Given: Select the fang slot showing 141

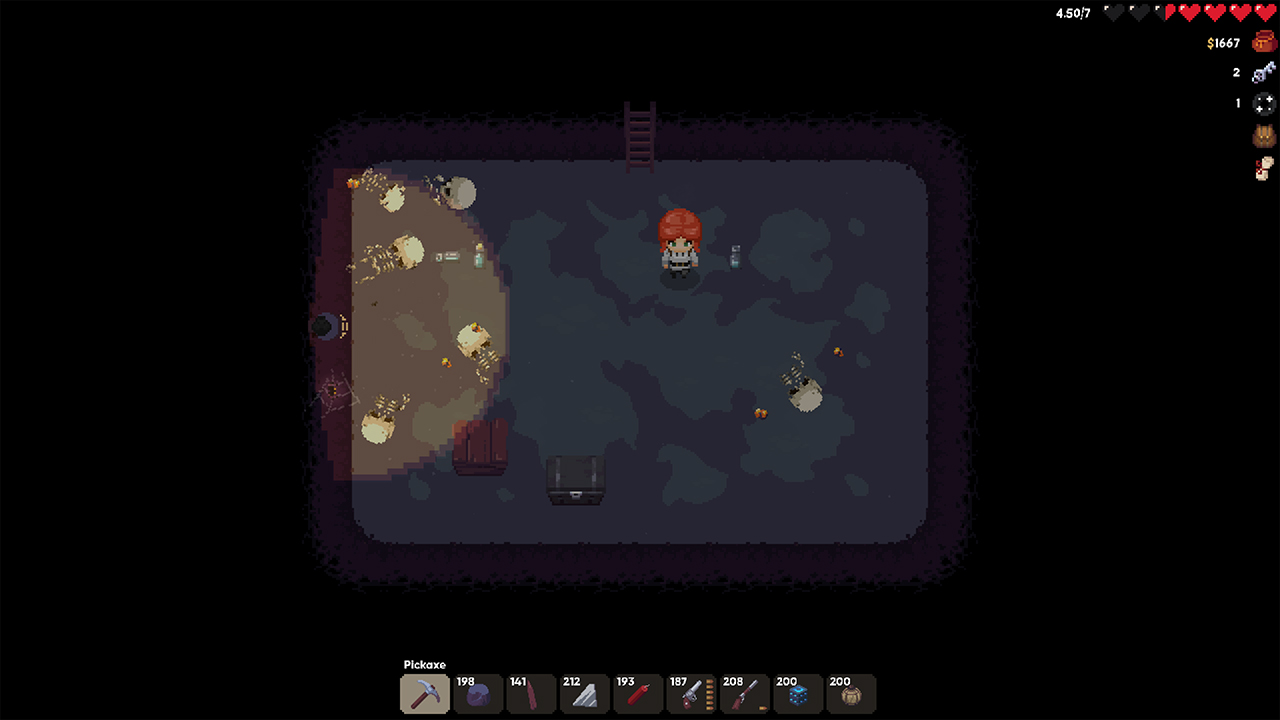Looking at the screenshot, I should coord(531,694).
